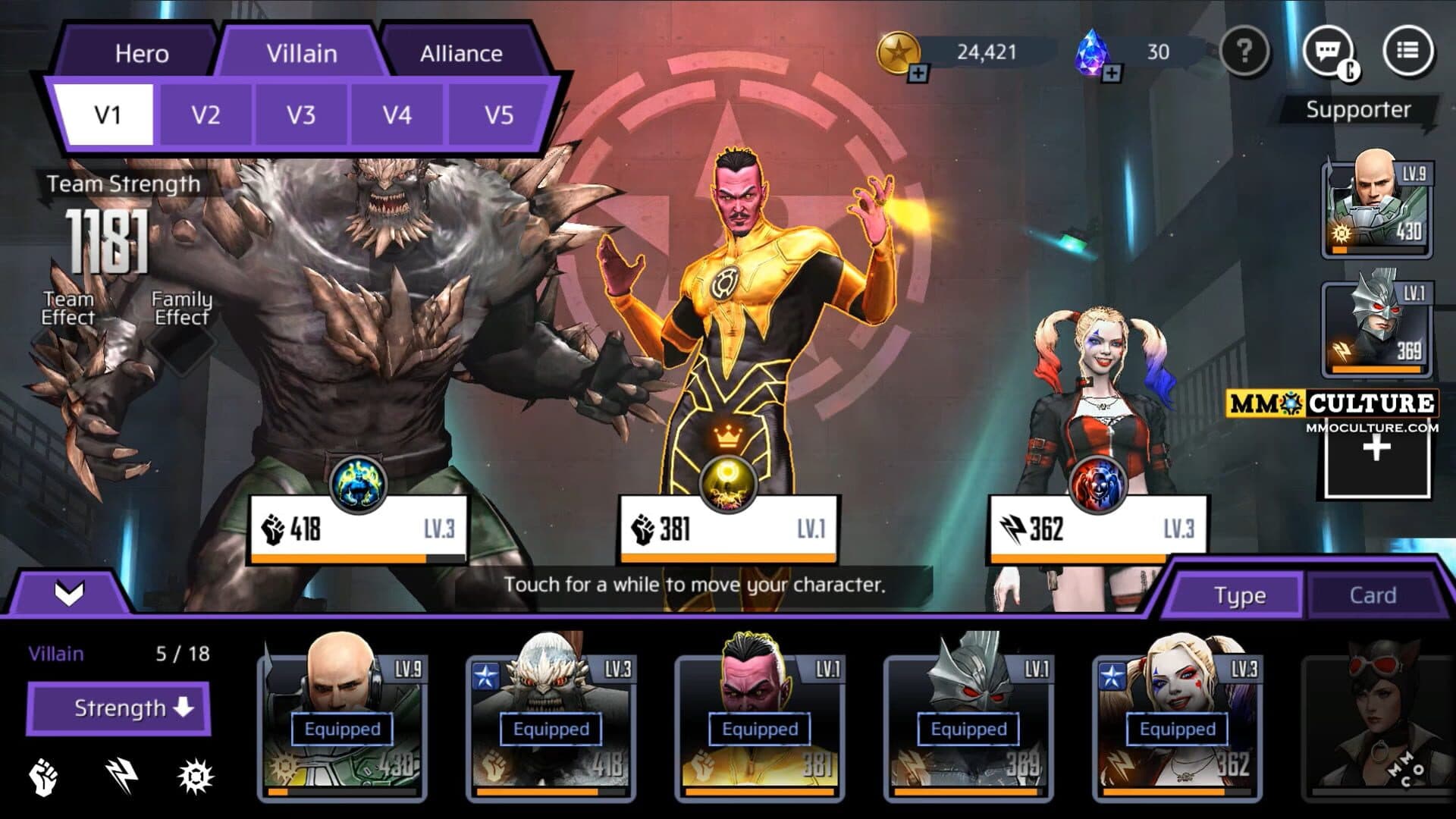1456x819 pixels.
Task: Select the LV.9 bald supporter portrait
Action: point(1376,205)
